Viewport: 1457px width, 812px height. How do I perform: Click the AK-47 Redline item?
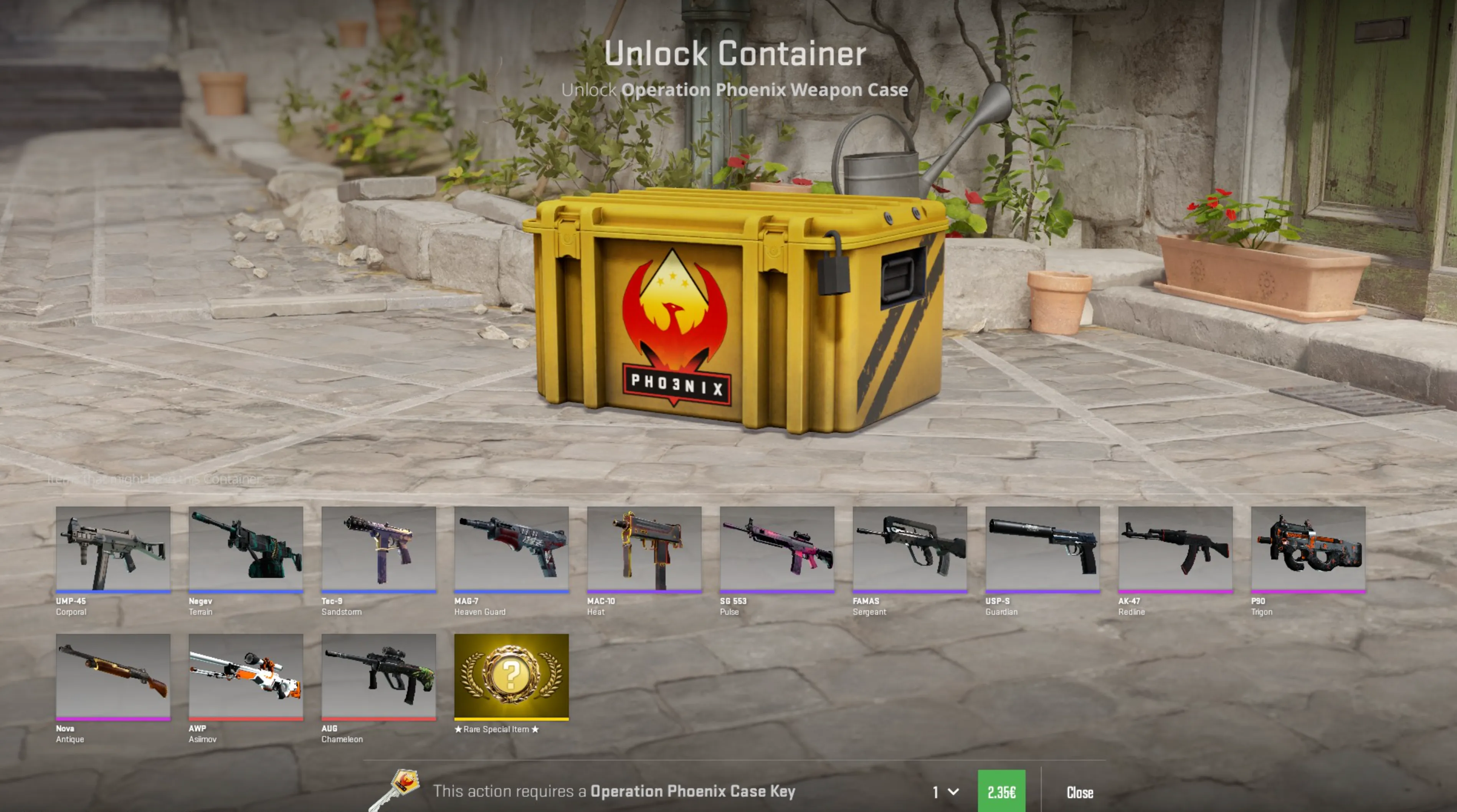[1175, 551]
